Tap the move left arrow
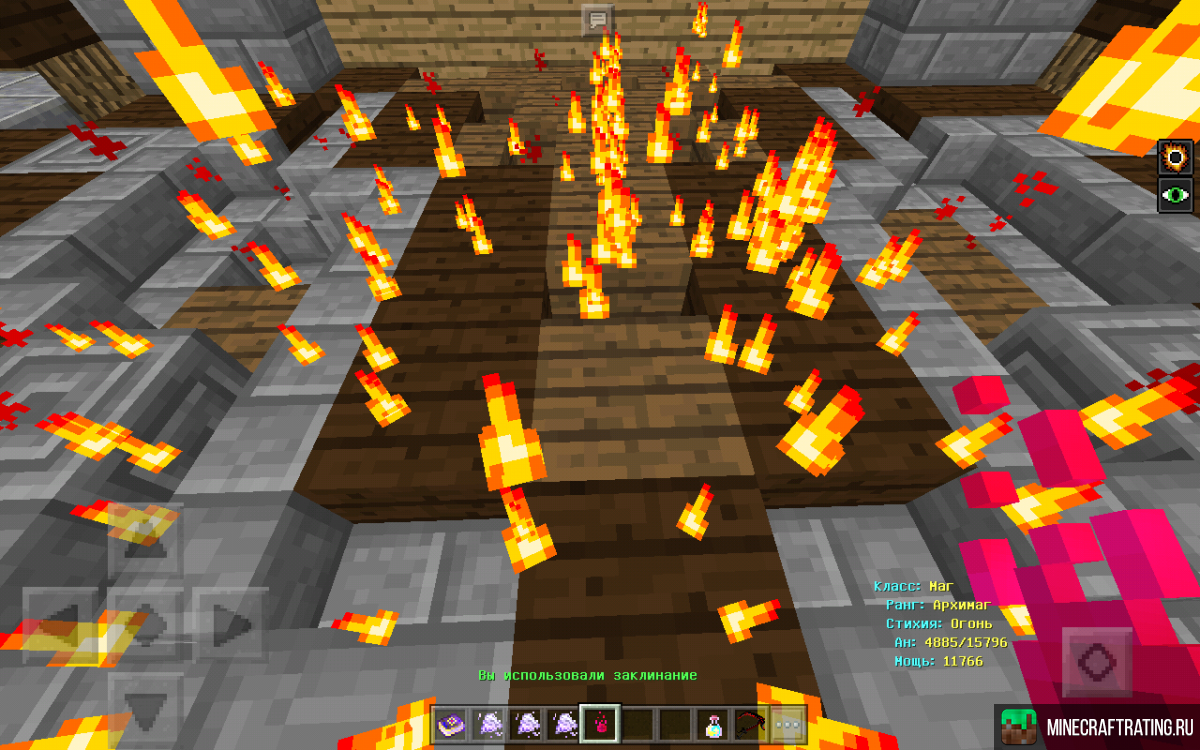Screen dimensions: 1200x750 point(60,625)
